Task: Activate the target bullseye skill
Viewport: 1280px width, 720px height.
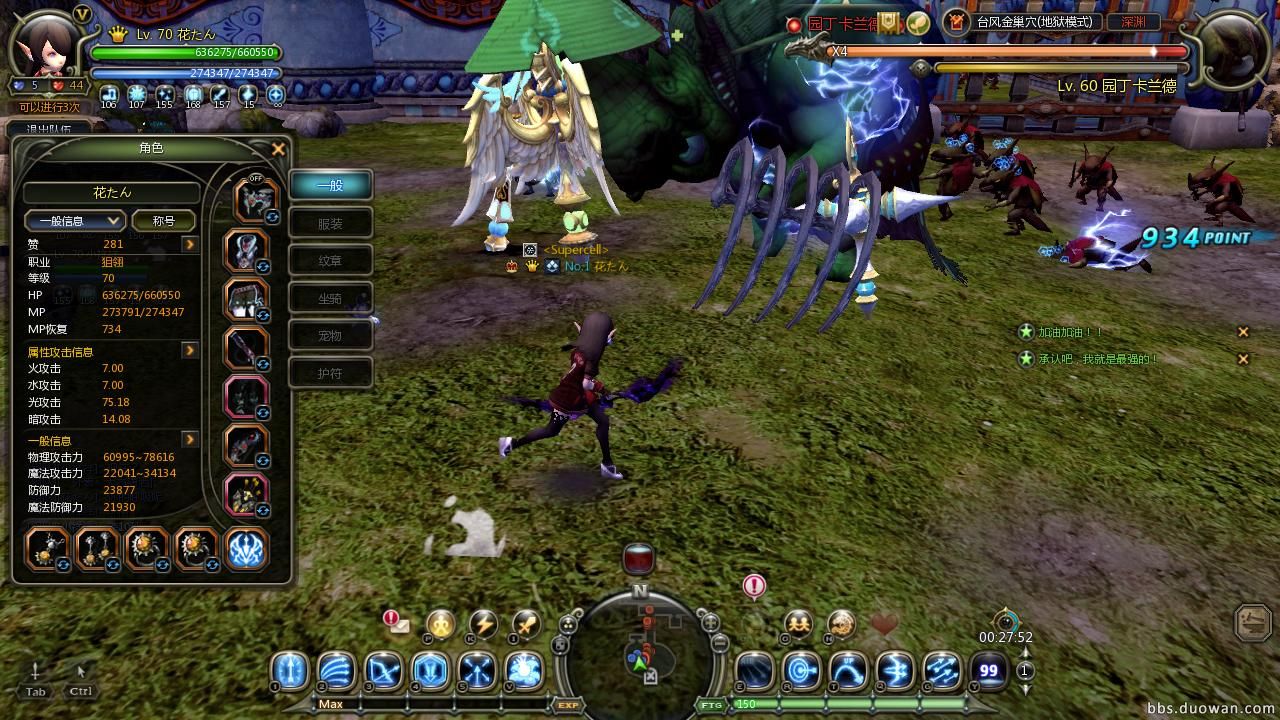Action: [x=801, y=670]
